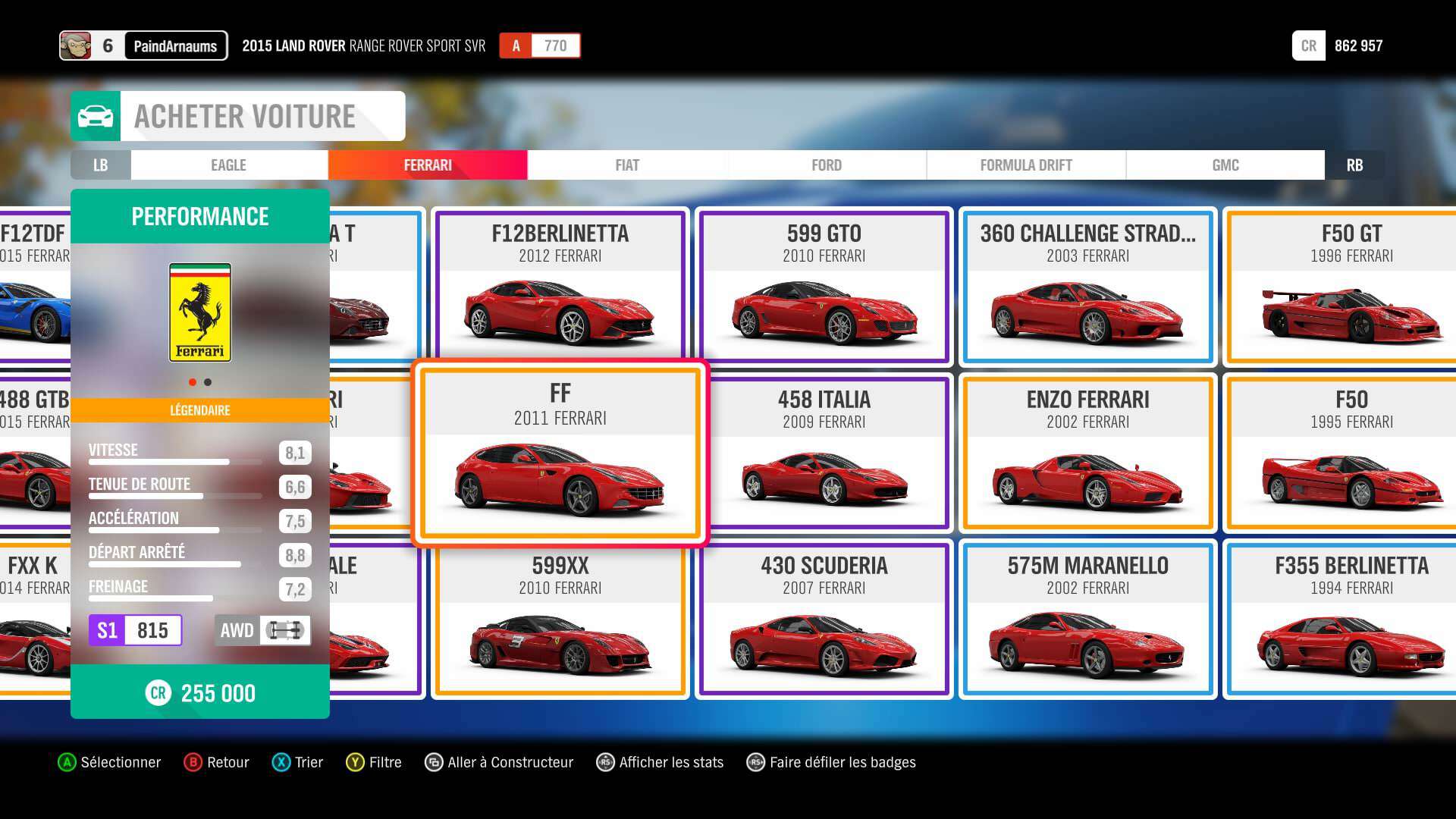Switch to the Eagle manufacturer tab

[x=228, y=165]
